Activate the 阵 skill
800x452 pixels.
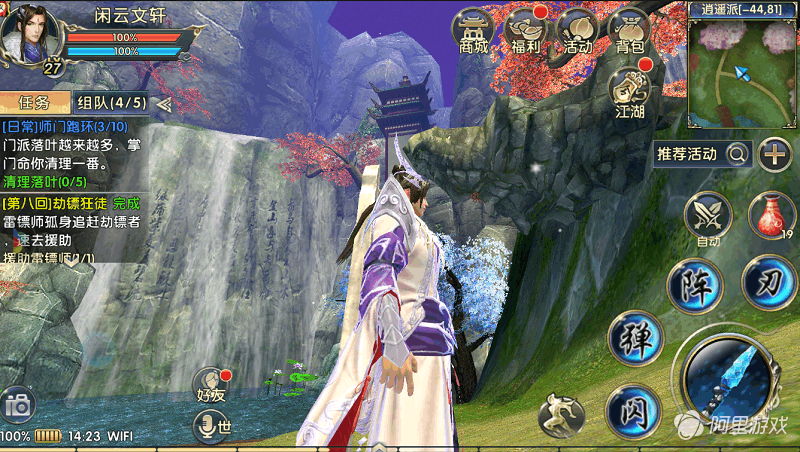coord(695,284)
